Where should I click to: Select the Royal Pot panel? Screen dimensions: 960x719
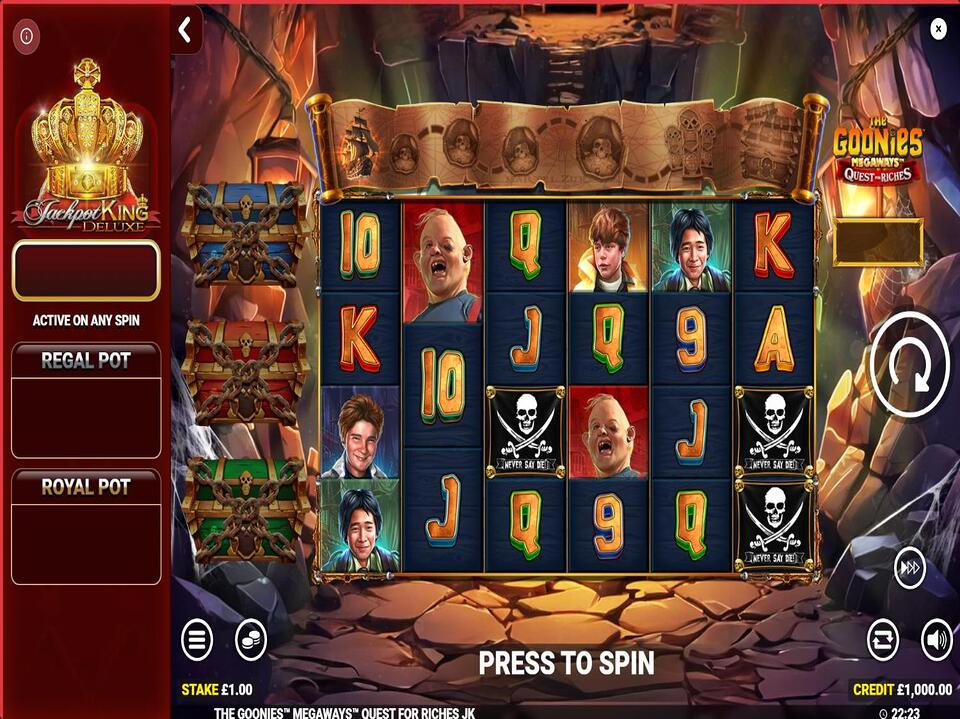tap(86, 526)
